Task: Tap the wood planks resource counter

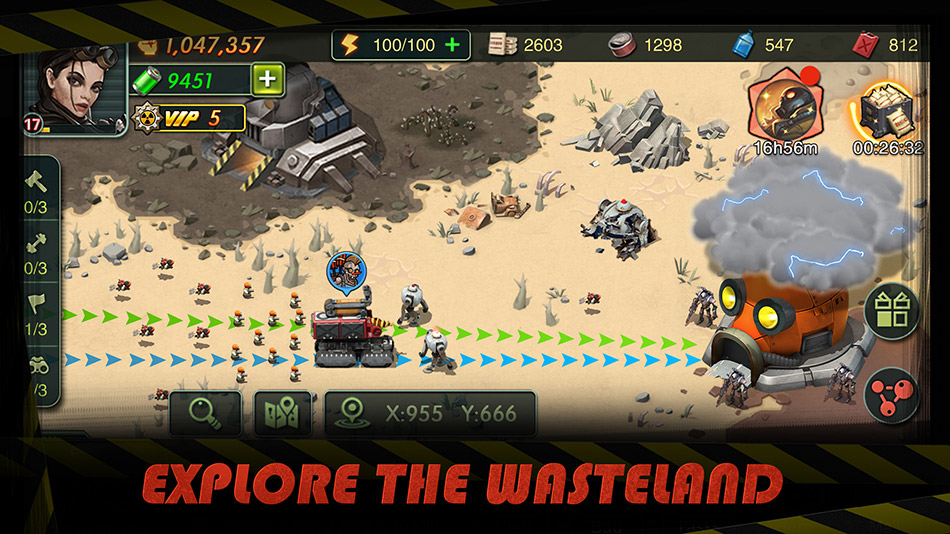Action: tap(526, 45)
